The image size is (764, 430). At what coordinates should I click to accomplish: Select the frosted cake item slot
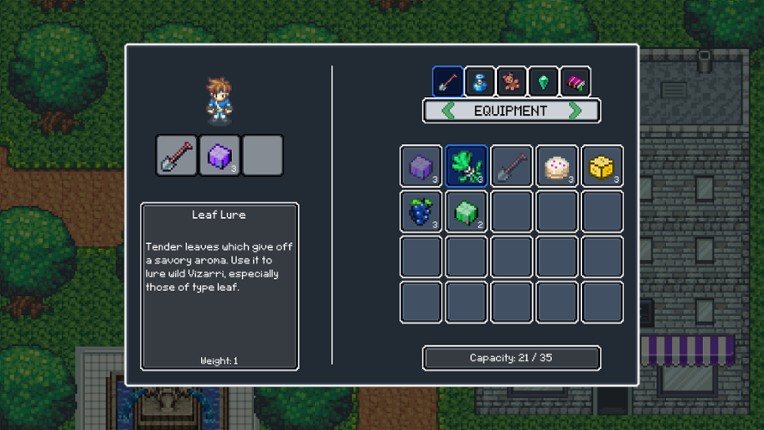pos(557,166)
